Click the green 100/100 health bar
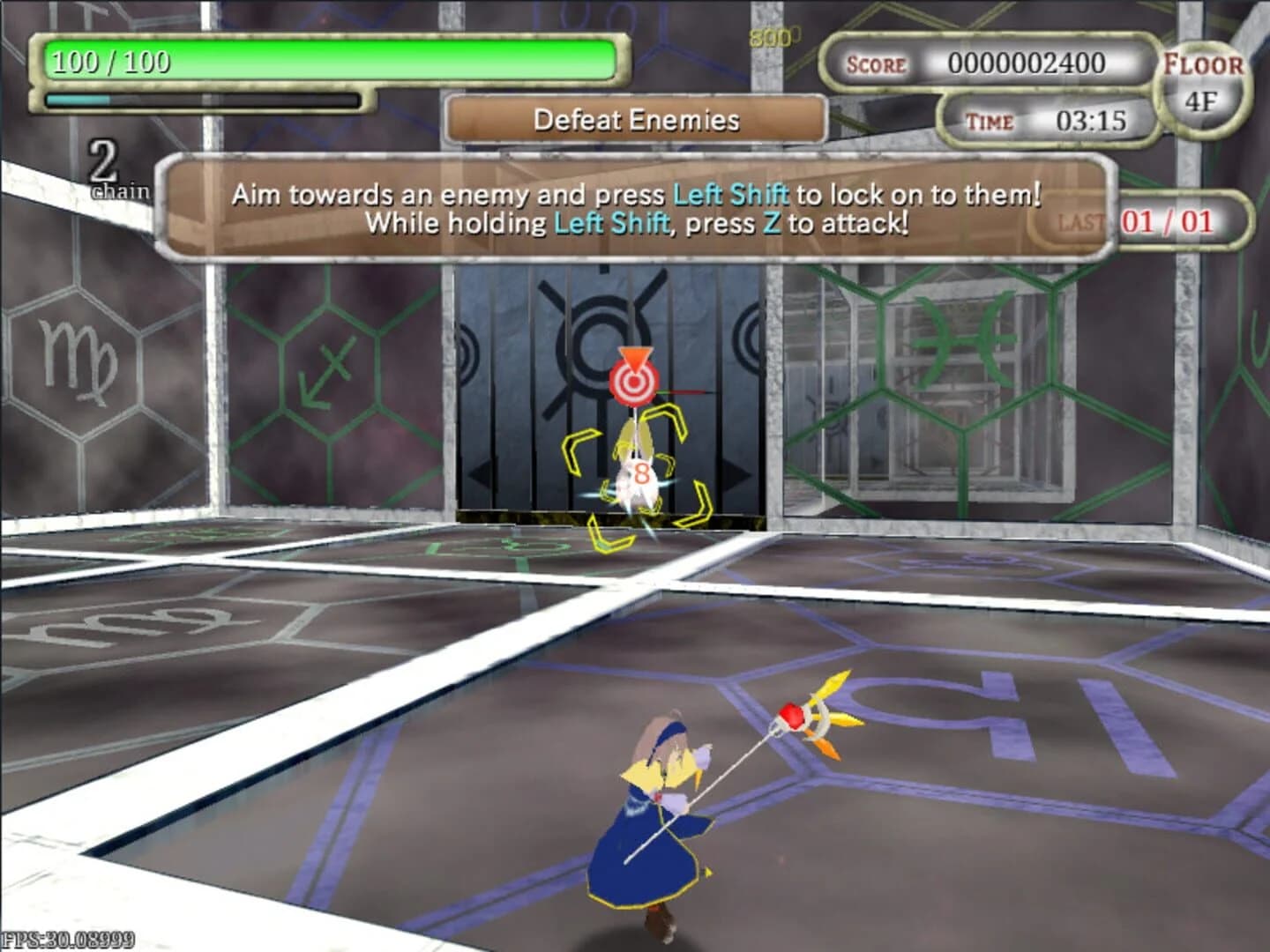This screenshot has height=952, width=1270. [x=326, y=57]
